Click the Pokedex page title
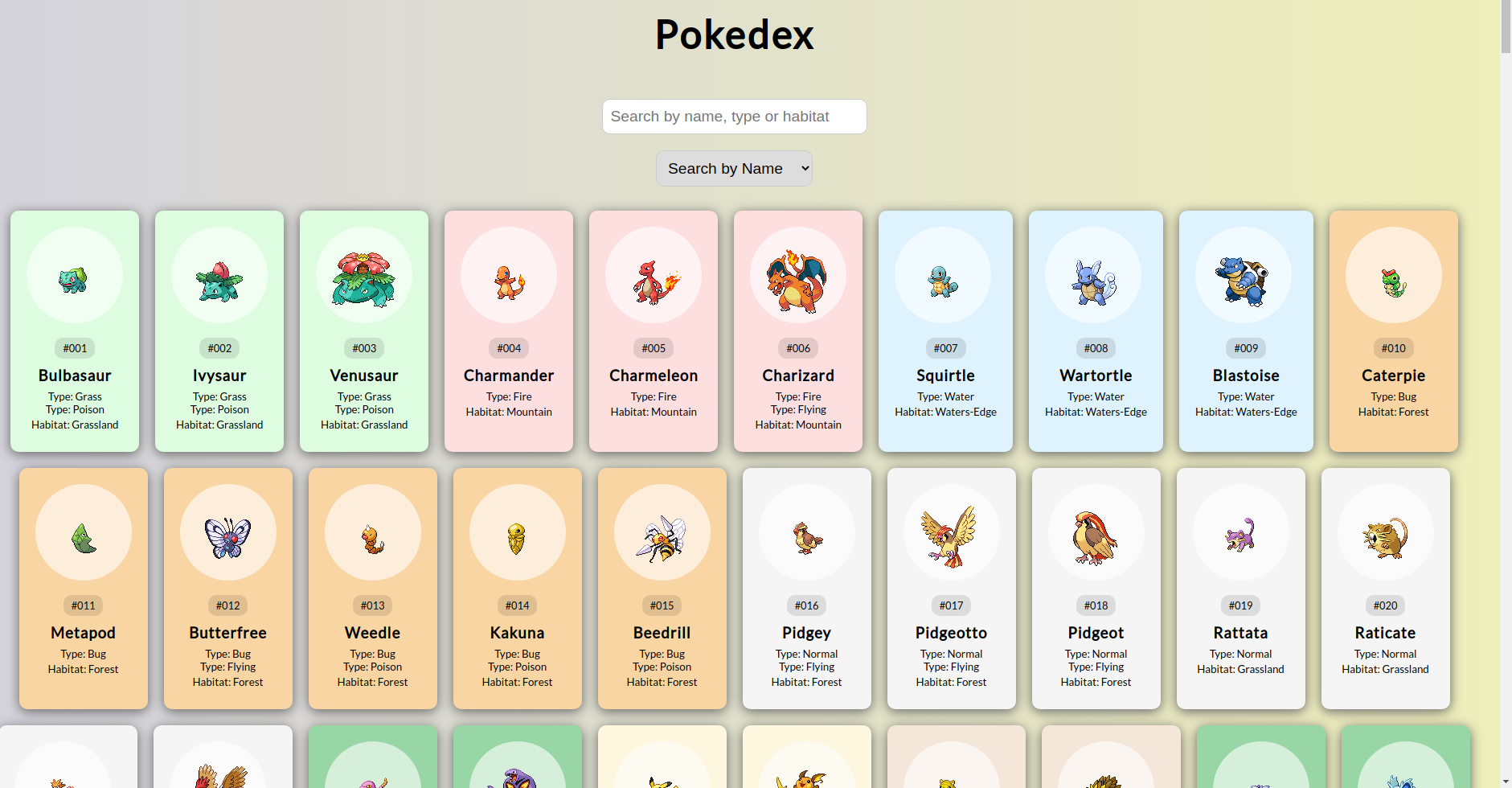This screenshot has width=1512, height=788. pyautogui.click(x=733, y=34)
